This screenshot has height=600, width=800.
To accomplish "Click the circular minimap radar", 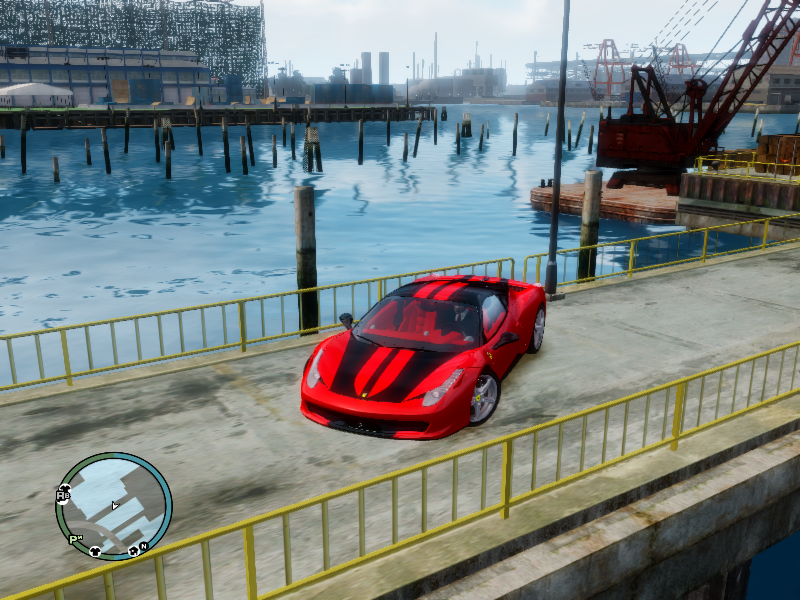I will coord(113,506).
